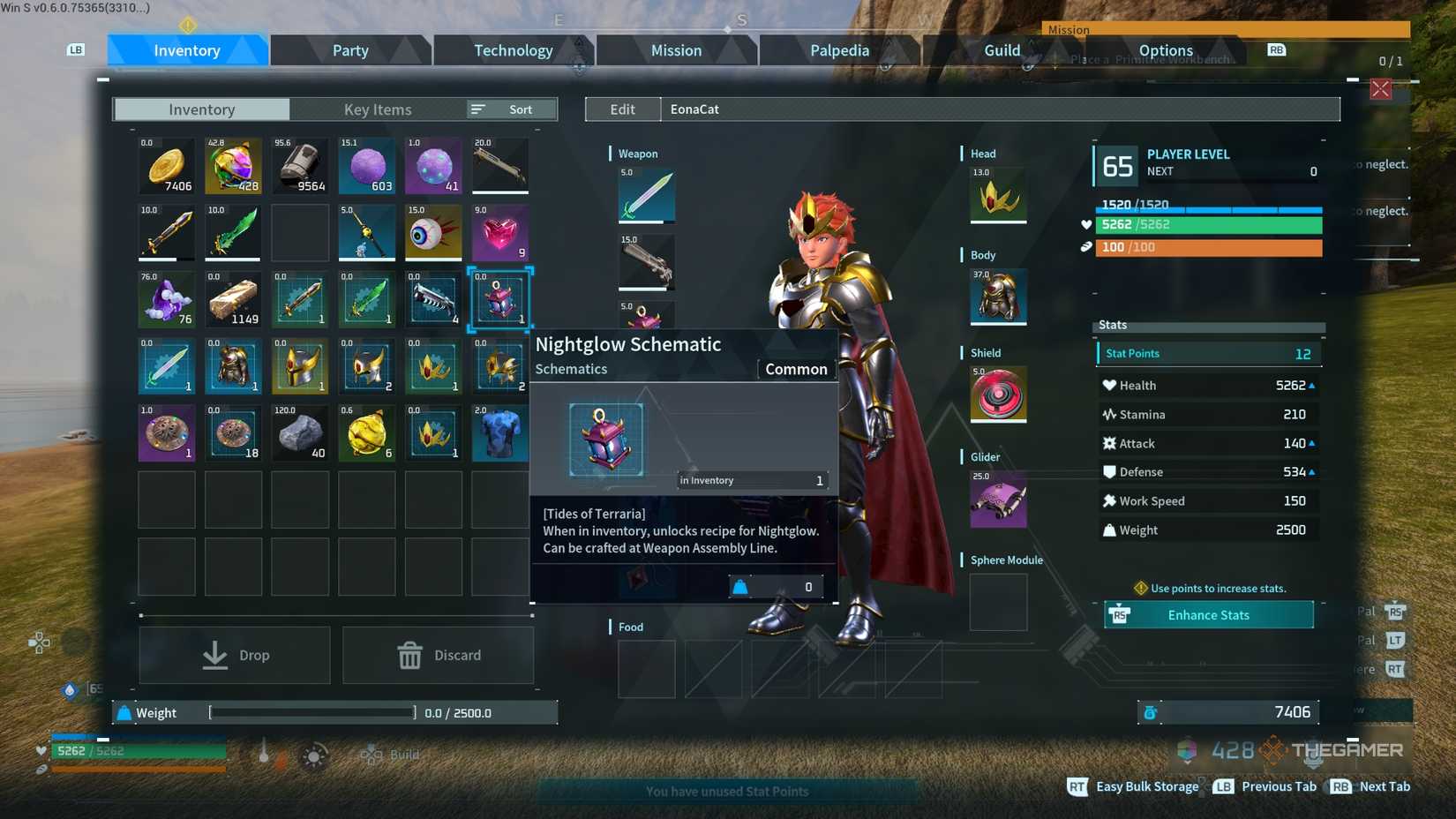Click the Glider slot item
Viewport: 1456px width, 819px height.
tap(997, 499)
